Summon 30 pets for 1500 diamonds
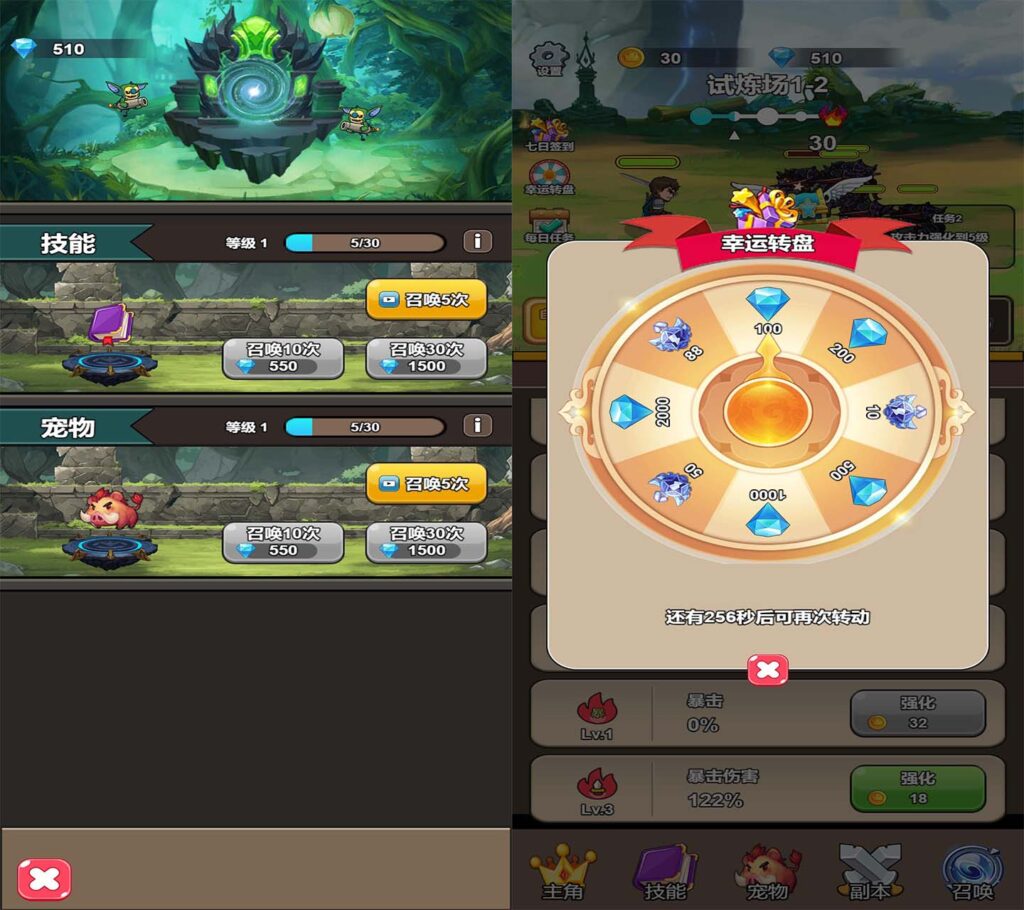Viewport: 1024px width, 910px height. [426, 541]
